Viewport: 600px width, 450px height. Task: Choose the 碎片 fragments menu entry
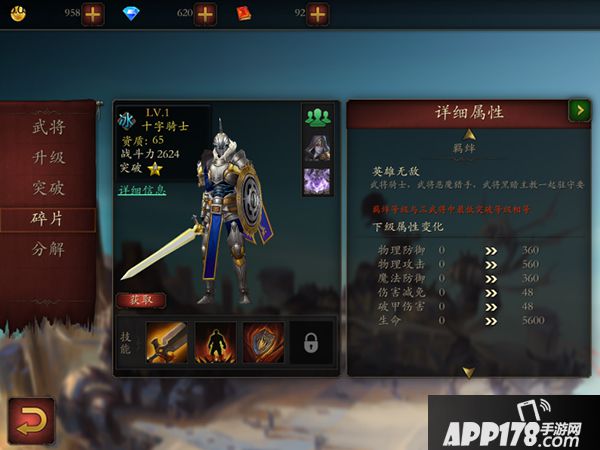coord(49,219)
